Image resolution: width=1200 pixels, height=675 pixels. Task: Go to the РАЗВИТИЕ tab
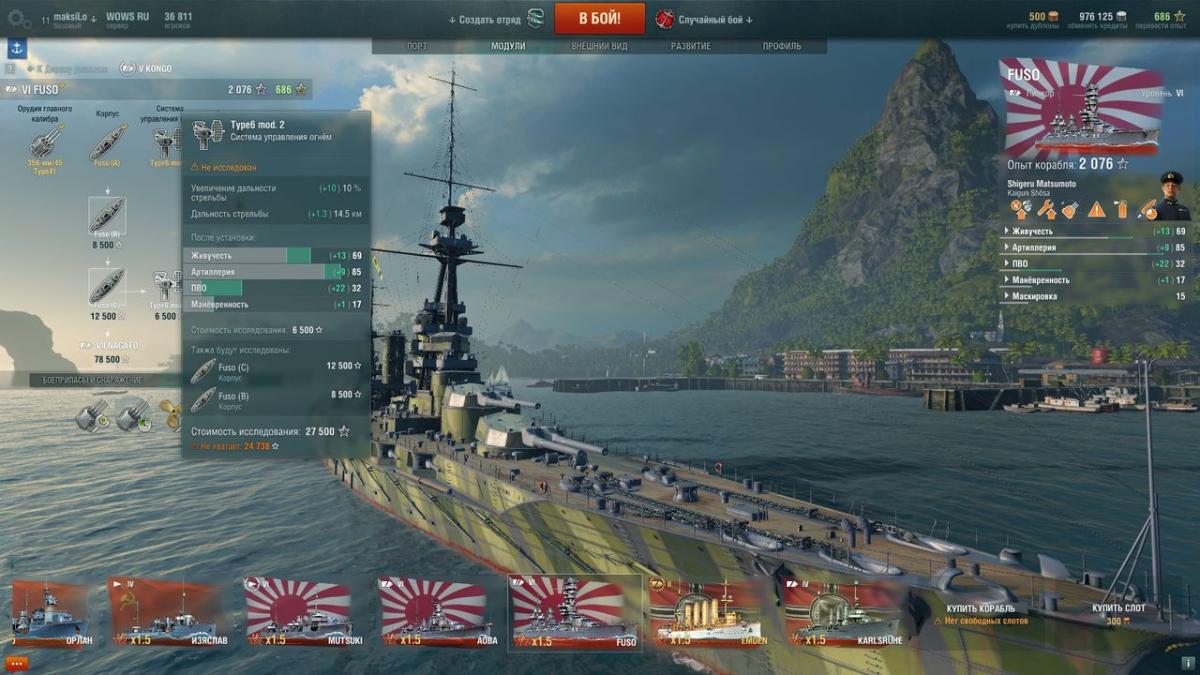click(691, 46)
